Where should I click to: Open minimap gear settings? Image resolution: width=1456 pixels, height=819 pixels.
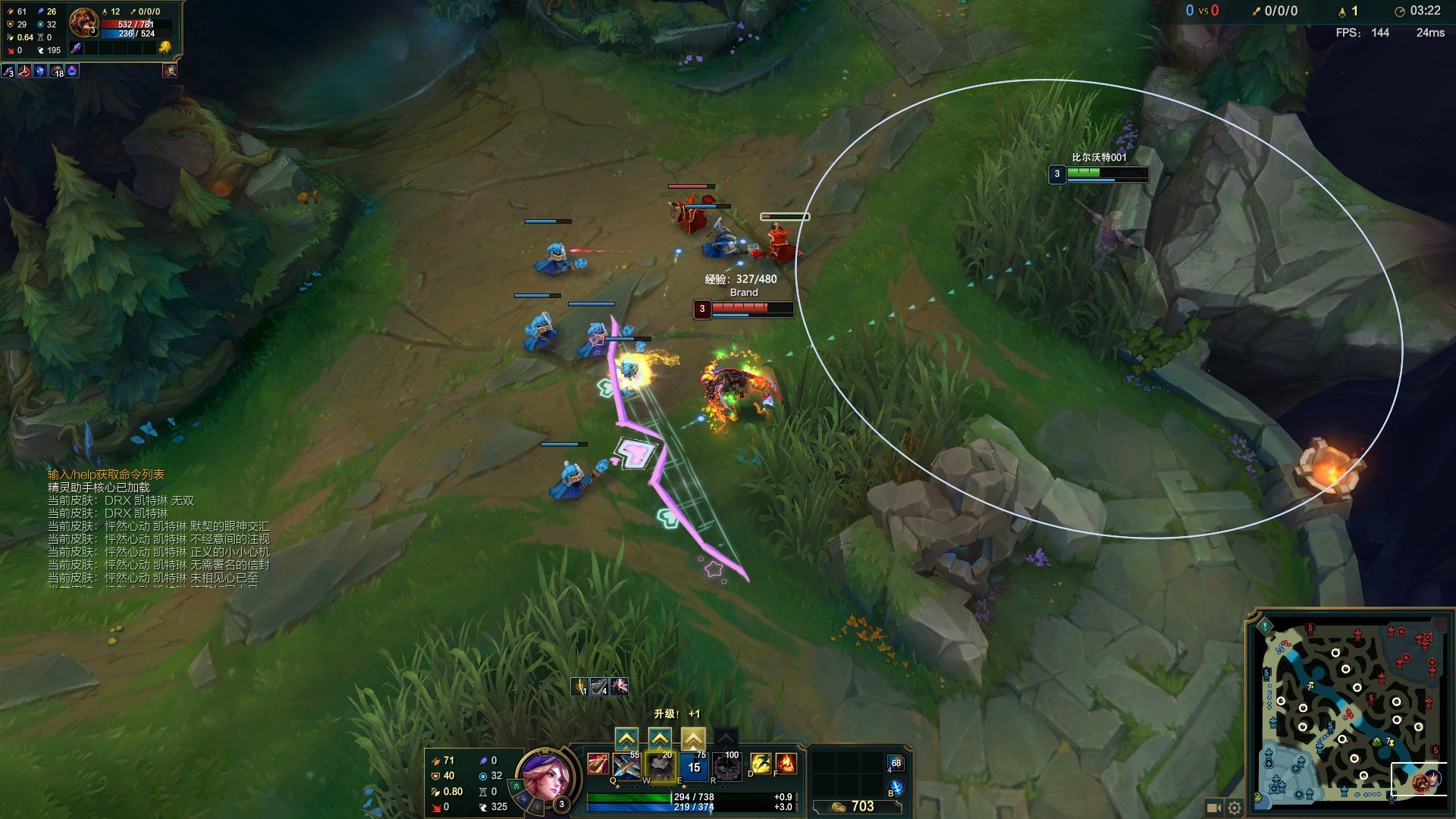tap(1235, 808)
